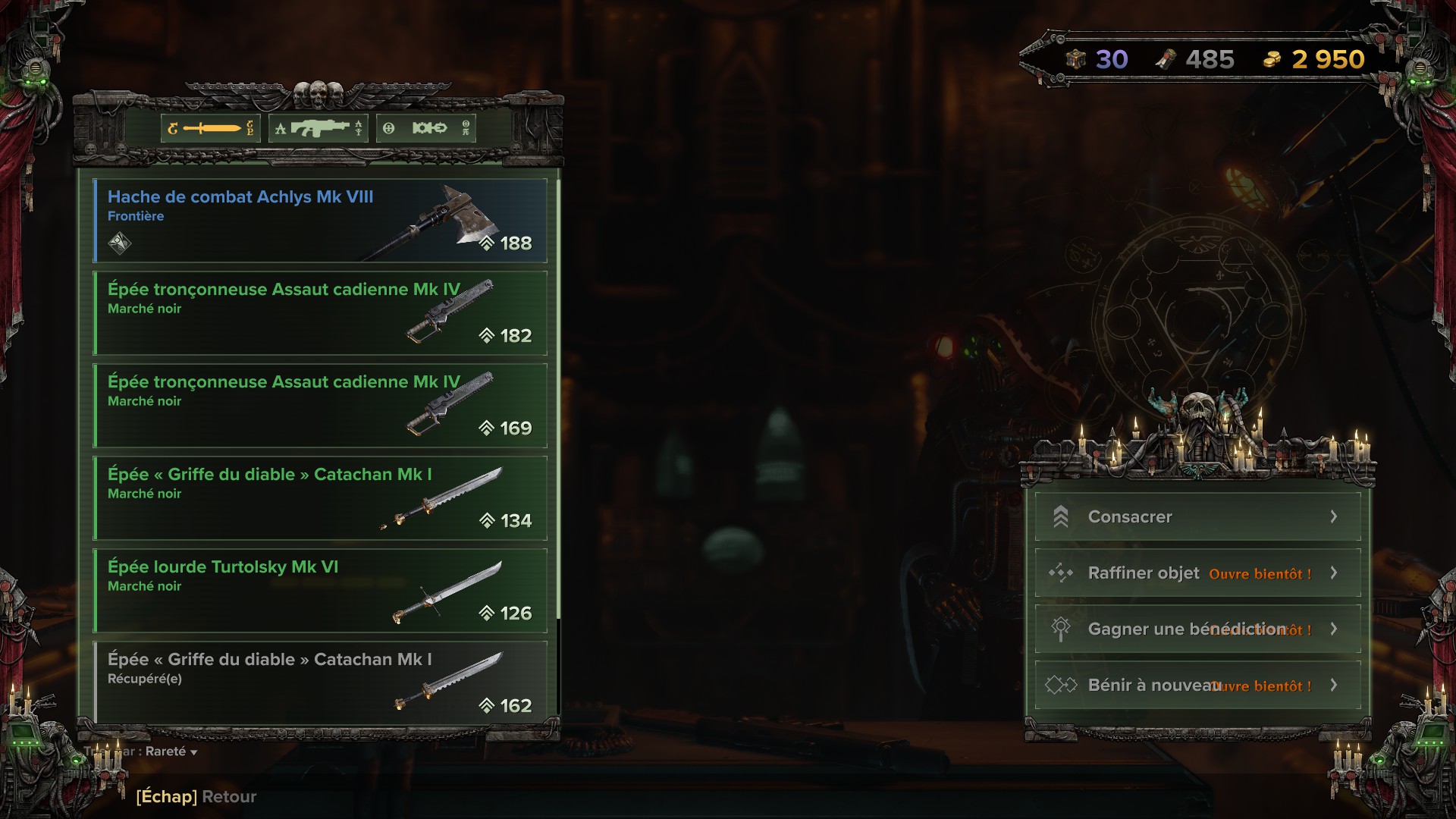Image resolution: width=1456 pixels, height=819 pixels.
Task: Pick Épée lourde Turtolsky Mk VI
Action: tap(320, 591)
